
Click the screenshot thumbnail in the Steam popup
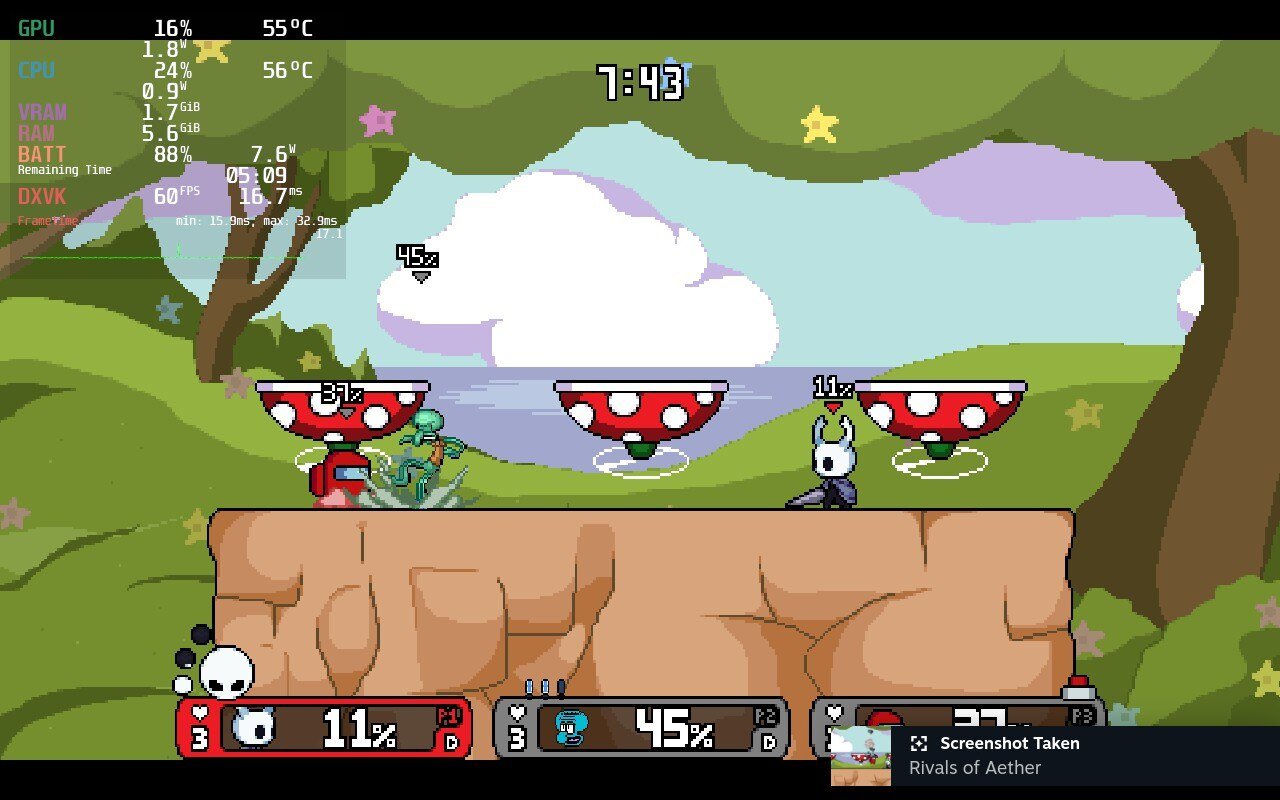click(863, 753)
